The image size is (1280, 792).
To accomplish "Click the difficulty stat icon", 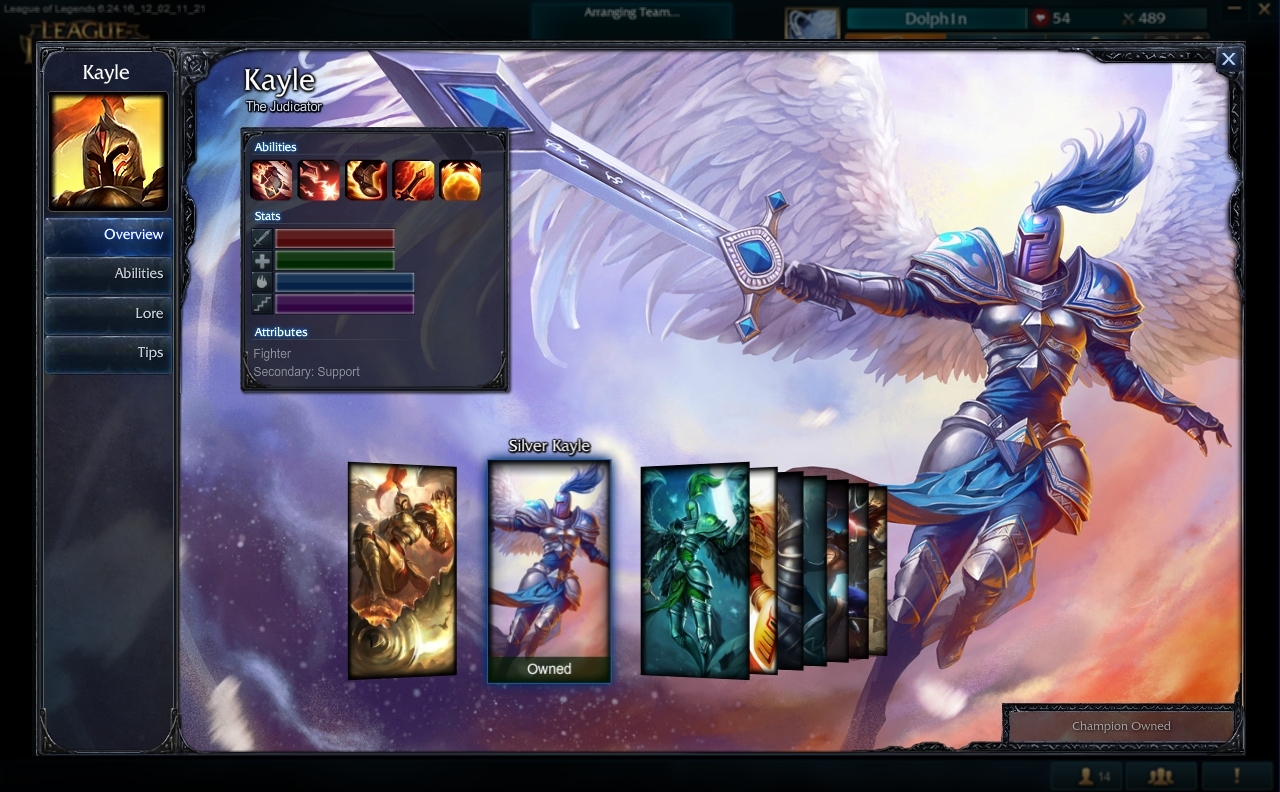I will [262, 303].
